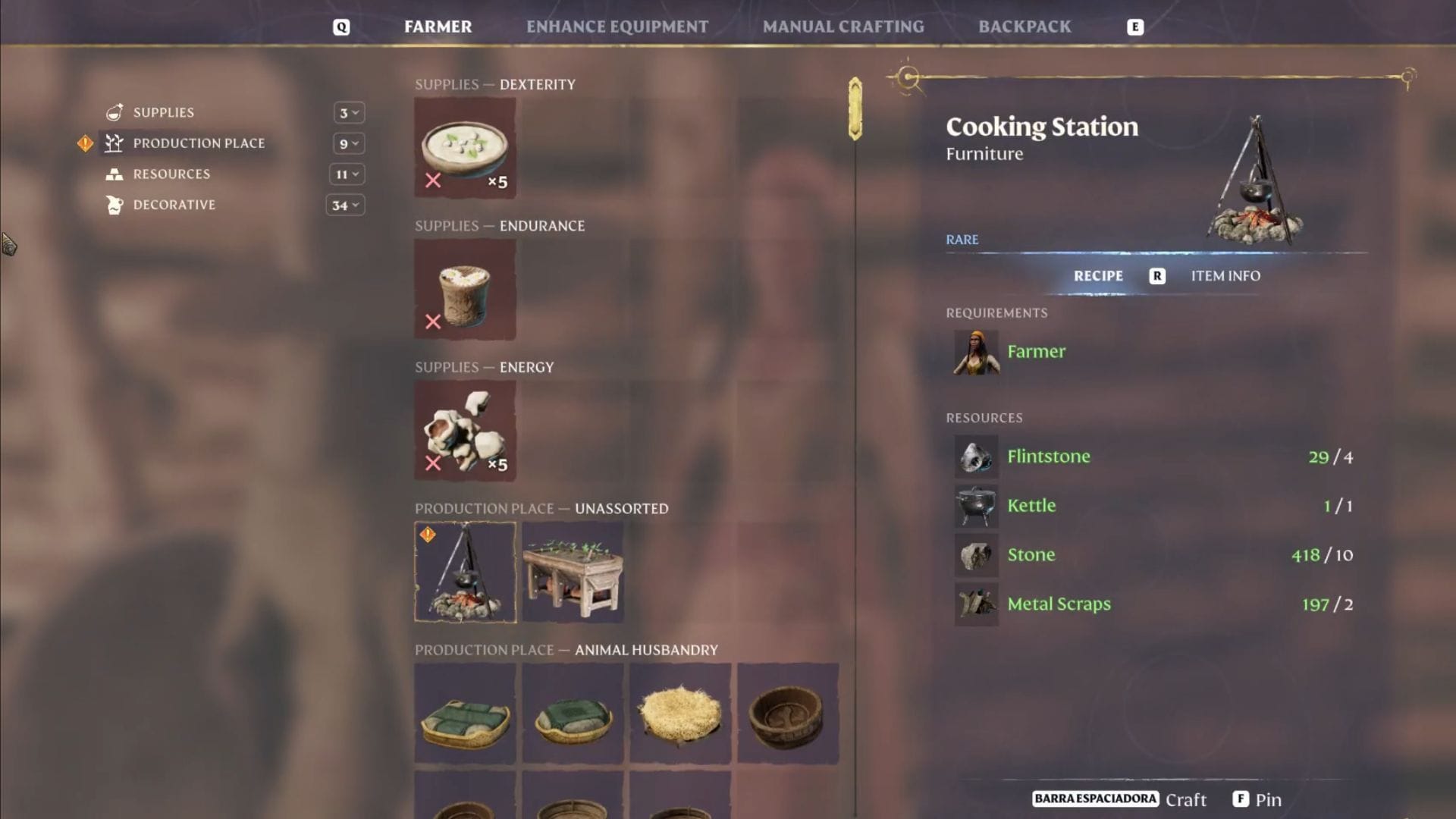This screenshot has height=819, width=1456.
Task: Select the Energy stones supply icon
Action: (465, 430)
